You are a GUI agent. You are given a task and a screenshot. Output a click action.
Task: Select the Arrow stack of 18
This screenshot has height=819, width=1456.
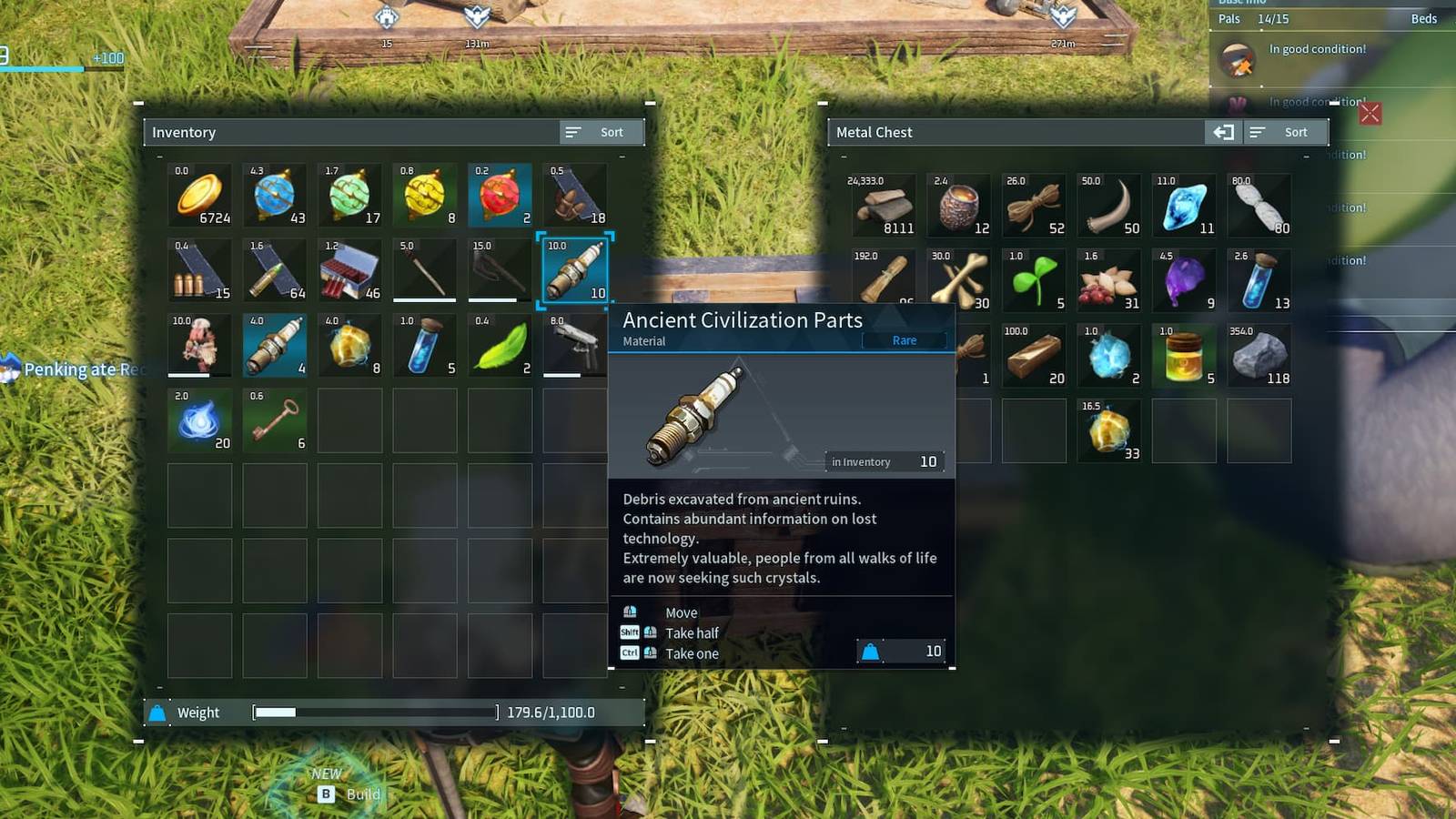click(x=573, y=196)
